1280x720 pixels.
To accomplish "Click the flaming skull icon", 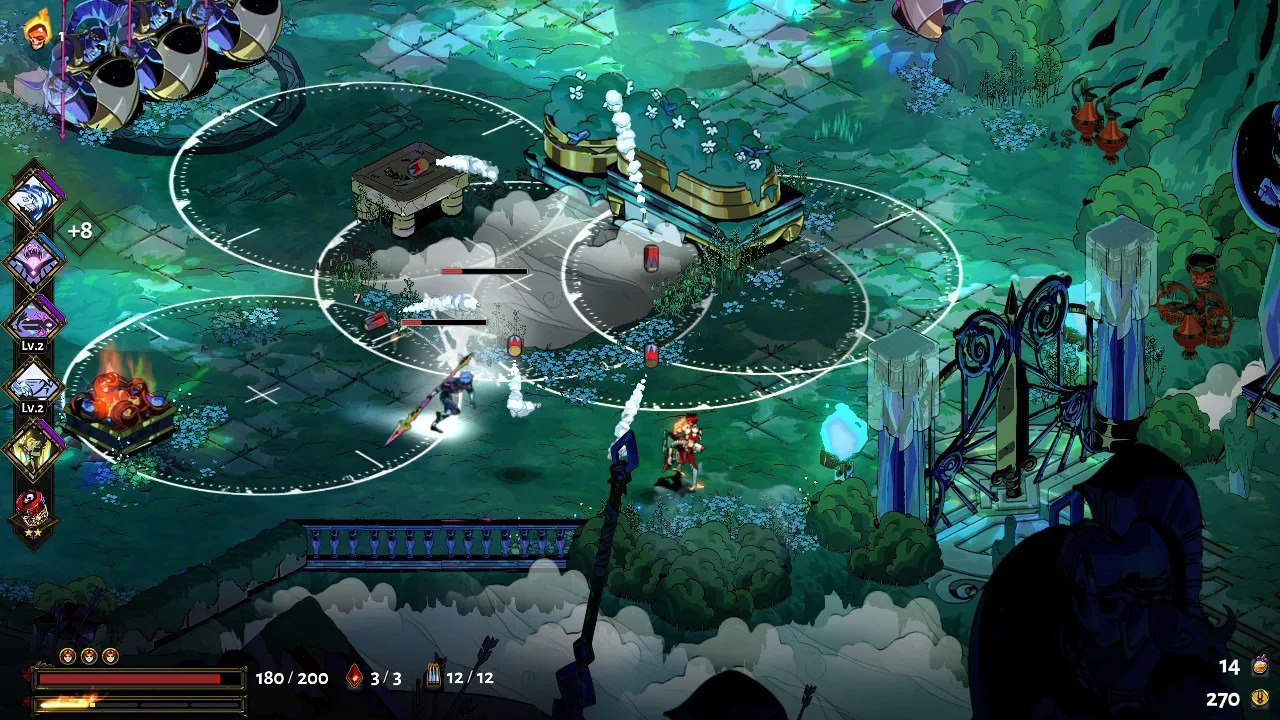I will (38, 30).
